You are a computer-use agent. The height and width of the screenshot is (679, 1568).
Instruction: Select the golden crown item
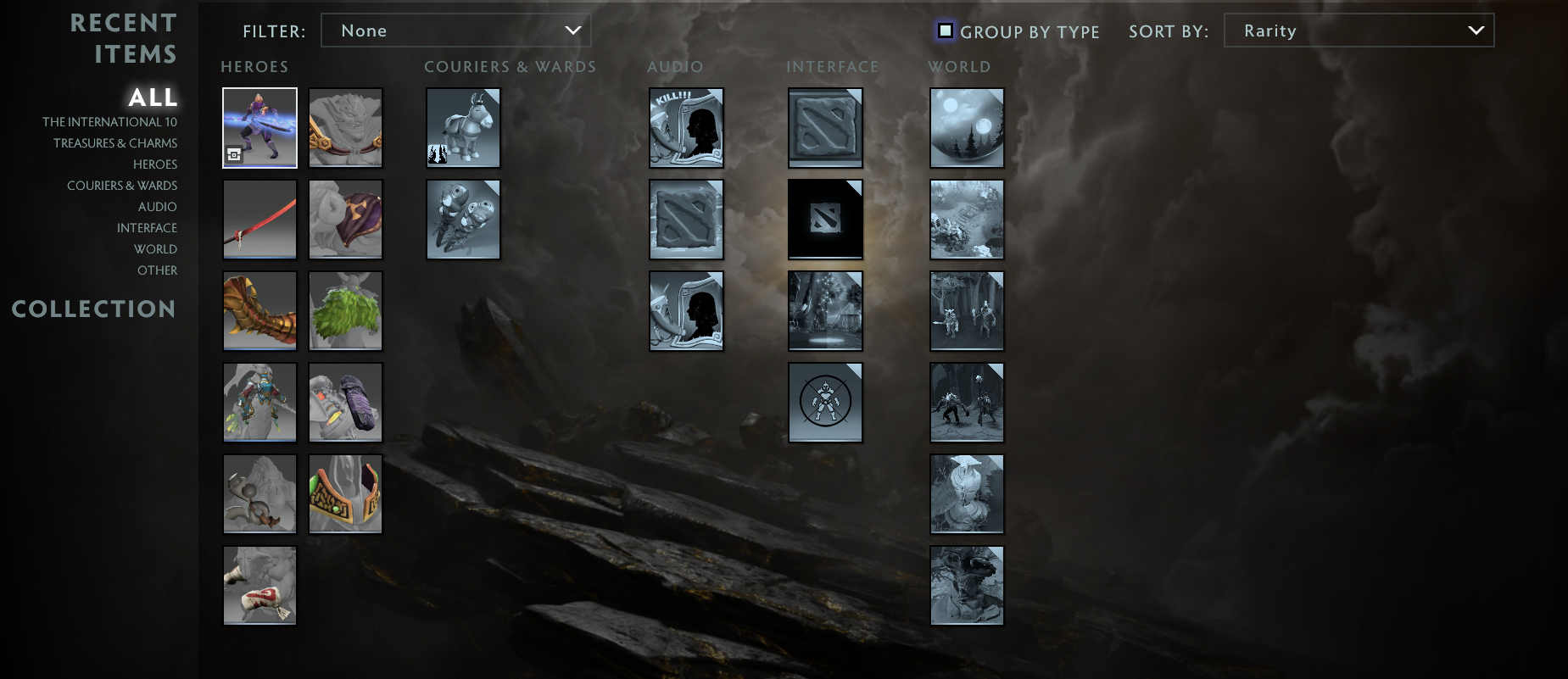(345, 493)
